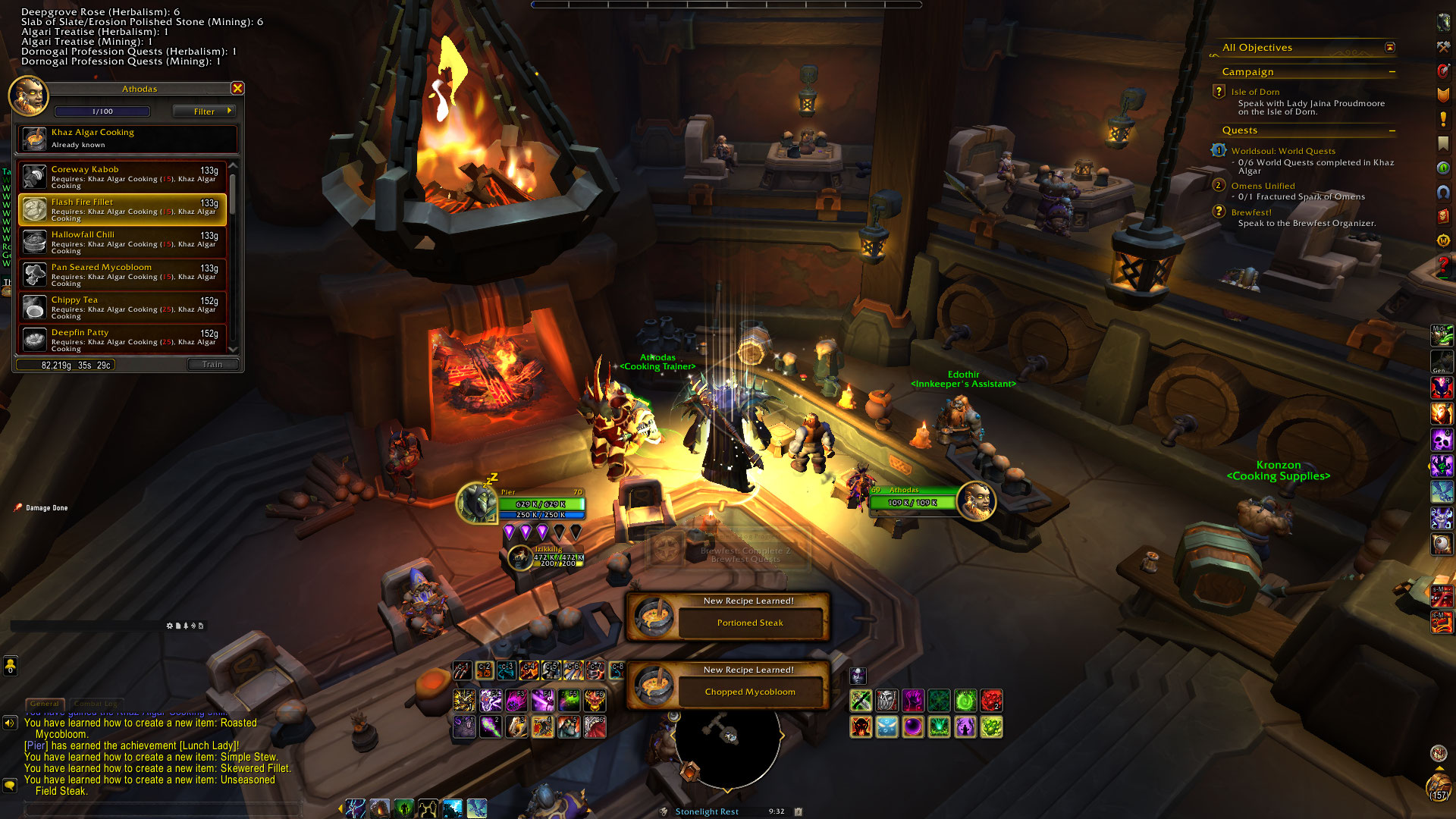Select the Chippy Tea recipe

pos(123,307)
